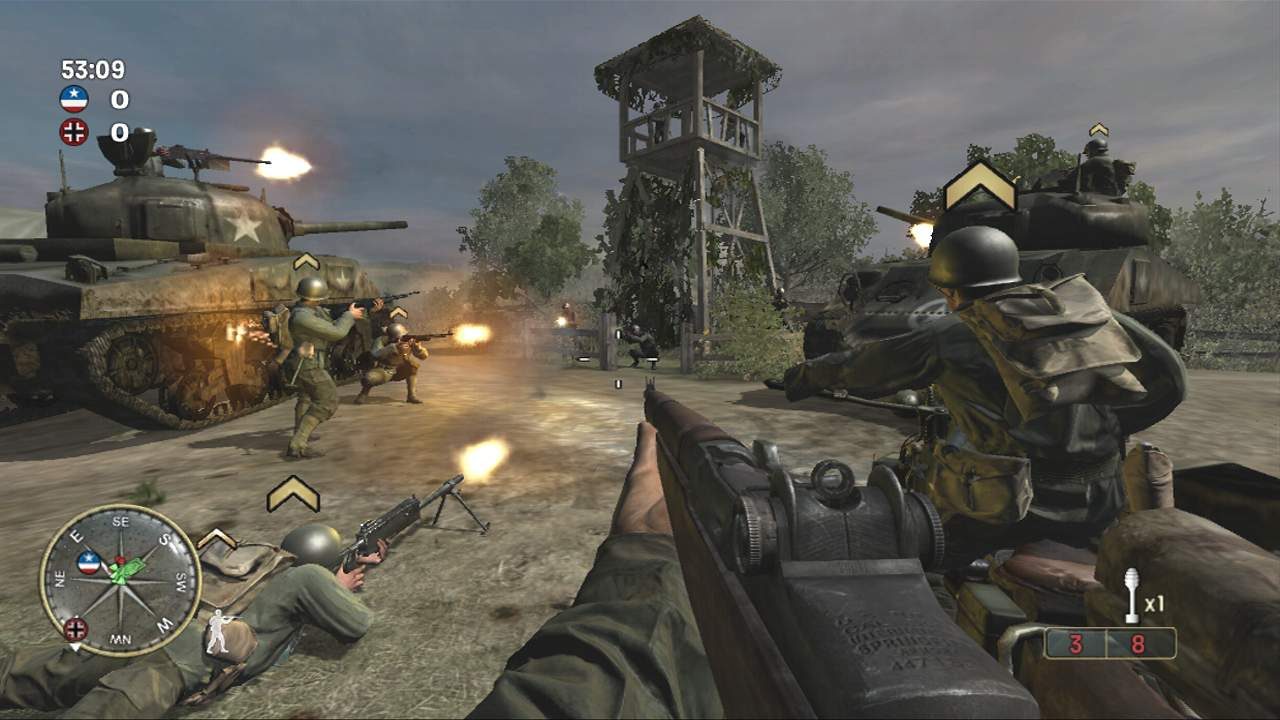Select the SE heading label on the compass
The height and width of the screenshot is (720, 1280).
120,521
